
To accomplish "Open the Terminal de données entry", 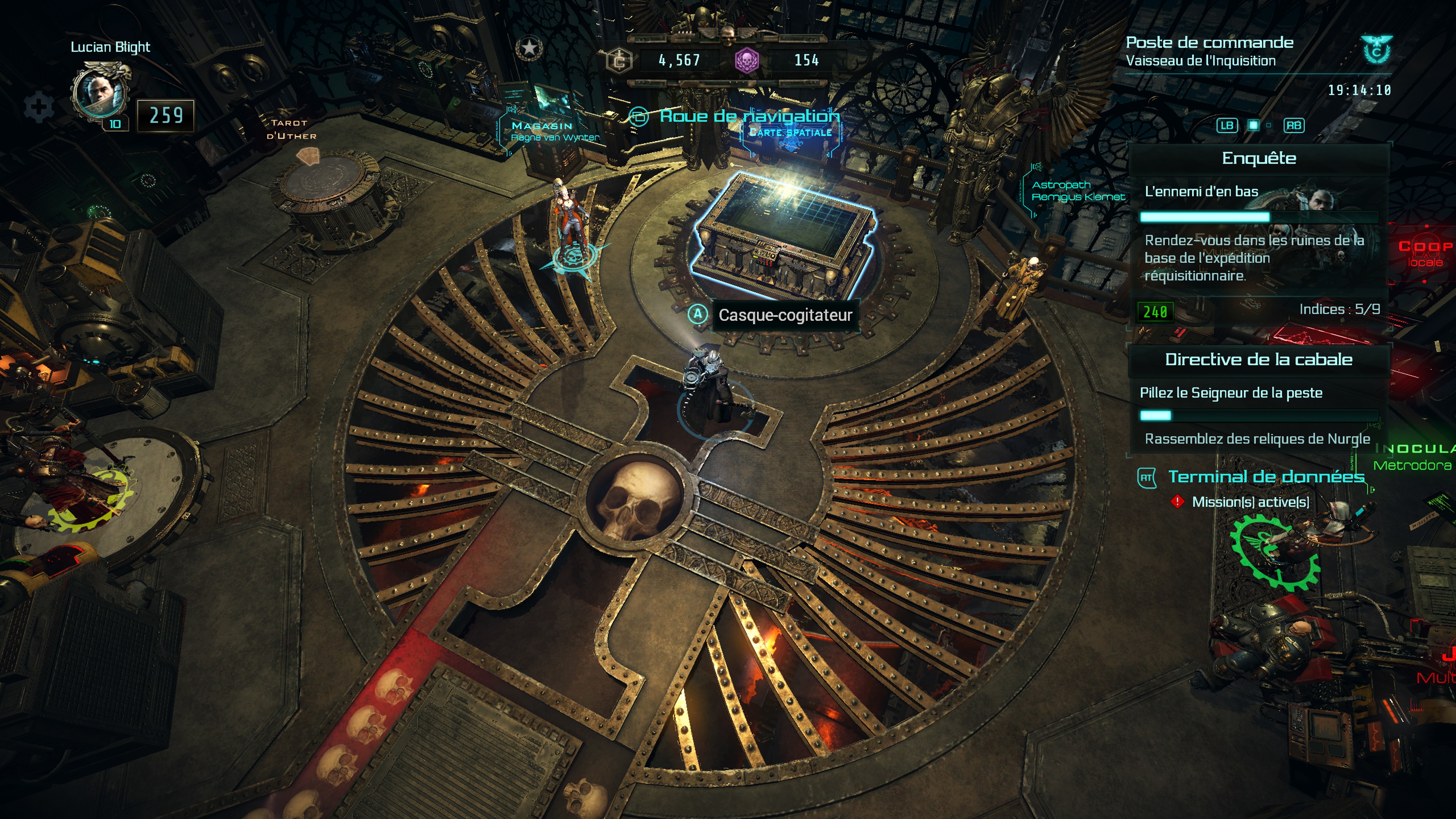I will point(1266,477).
